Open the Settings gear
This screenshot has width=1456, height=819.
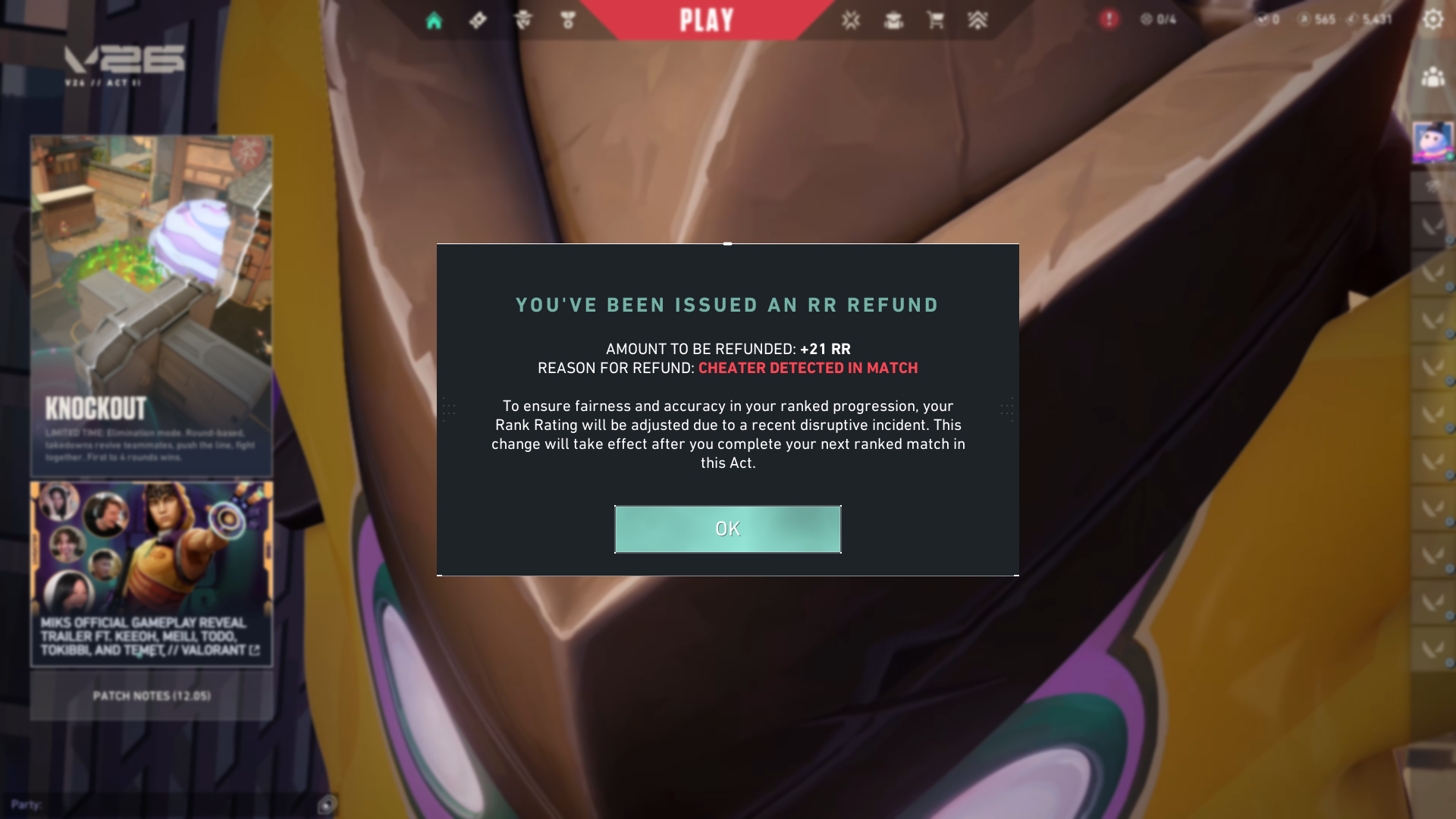pos(1433,19)
